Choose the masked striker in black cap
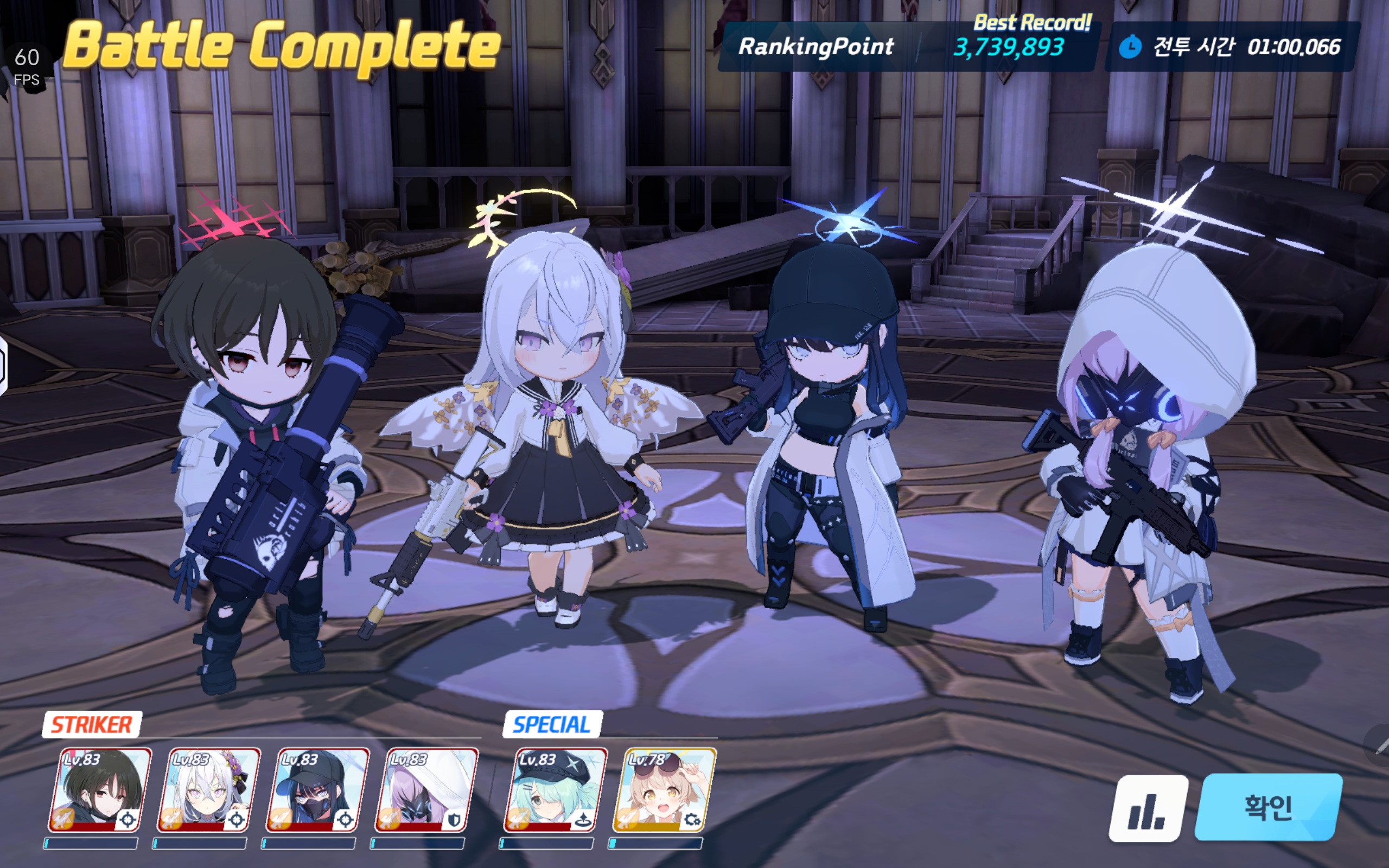This screenshot has height=868, width=1389. (x=317, y=790)
